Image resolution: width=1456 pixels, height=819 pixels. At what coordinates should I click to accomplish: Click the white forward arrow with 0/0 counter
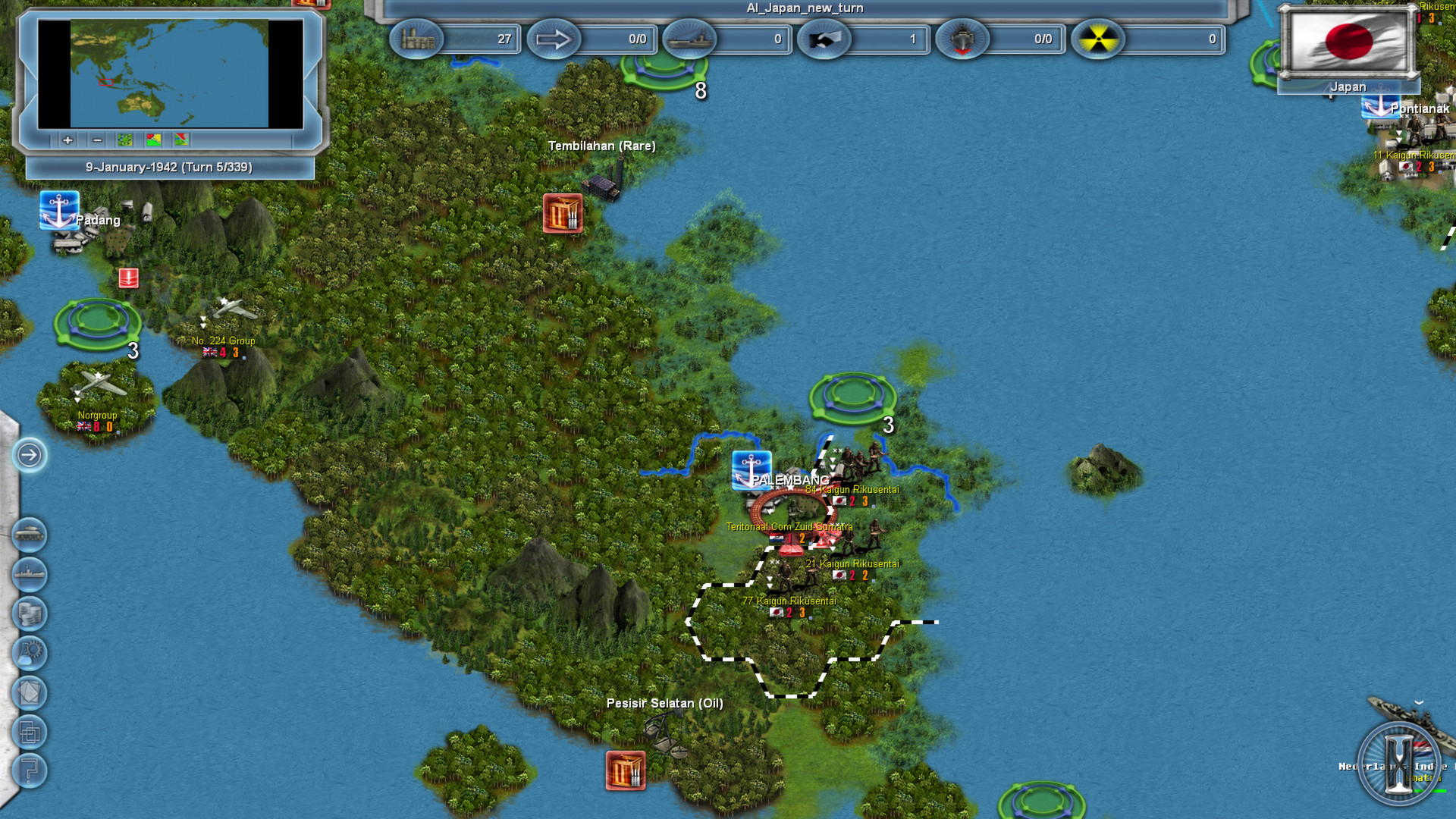coord(556,39)
